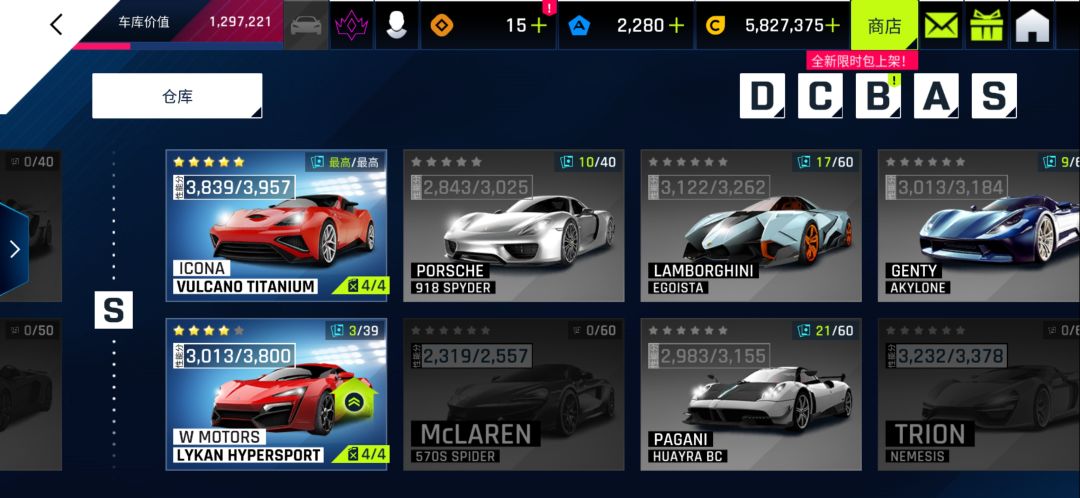The image size is (1080, 498).
Task: Pick the Lamborghini Egoista card
Action: (751, 225)
